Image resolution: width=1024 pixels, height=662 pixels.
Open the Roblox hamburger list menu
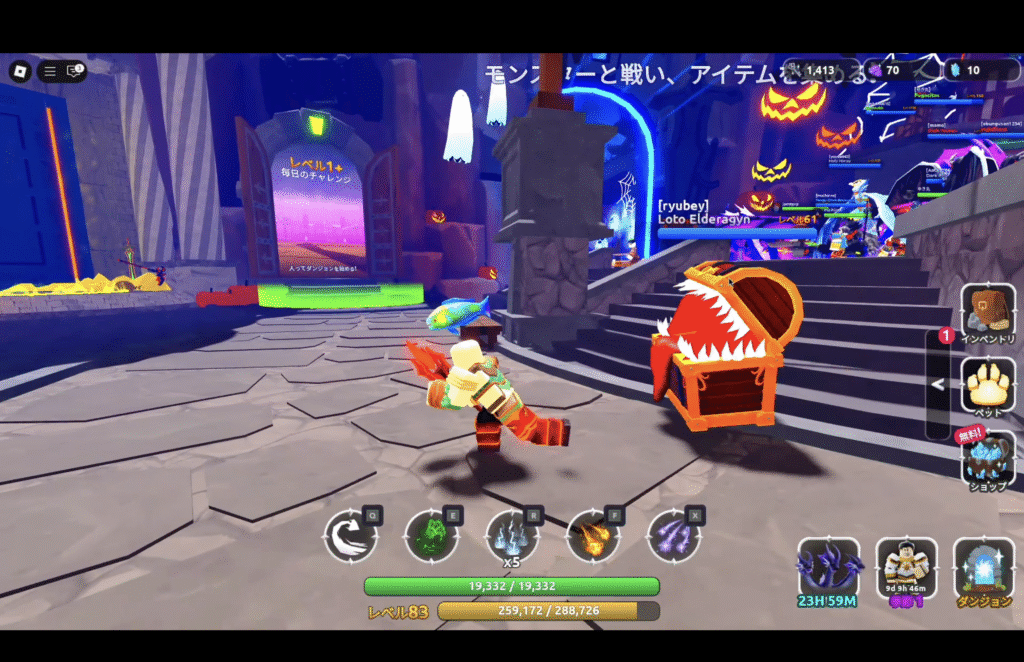(49, 71)
